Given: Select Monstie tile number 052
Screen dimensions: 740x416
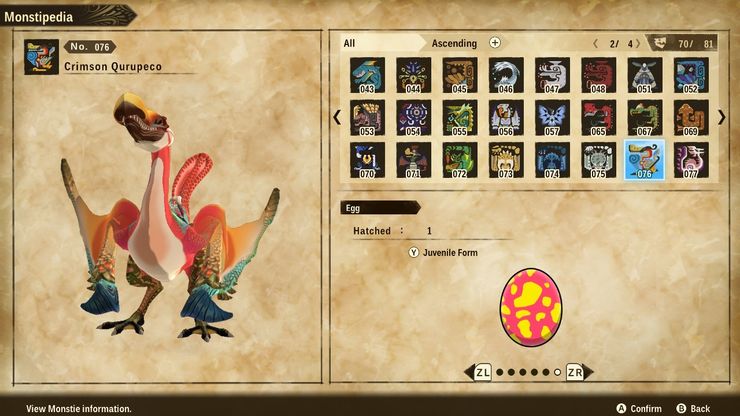Looking at the screenshot, I should 691,74.
